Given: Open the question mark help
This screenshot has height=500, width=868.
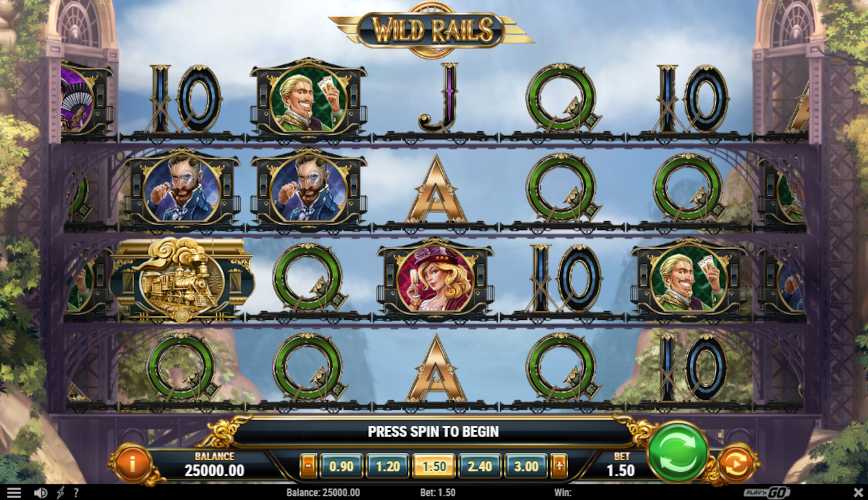Looking at the screenshot, I should coord(76,493).
